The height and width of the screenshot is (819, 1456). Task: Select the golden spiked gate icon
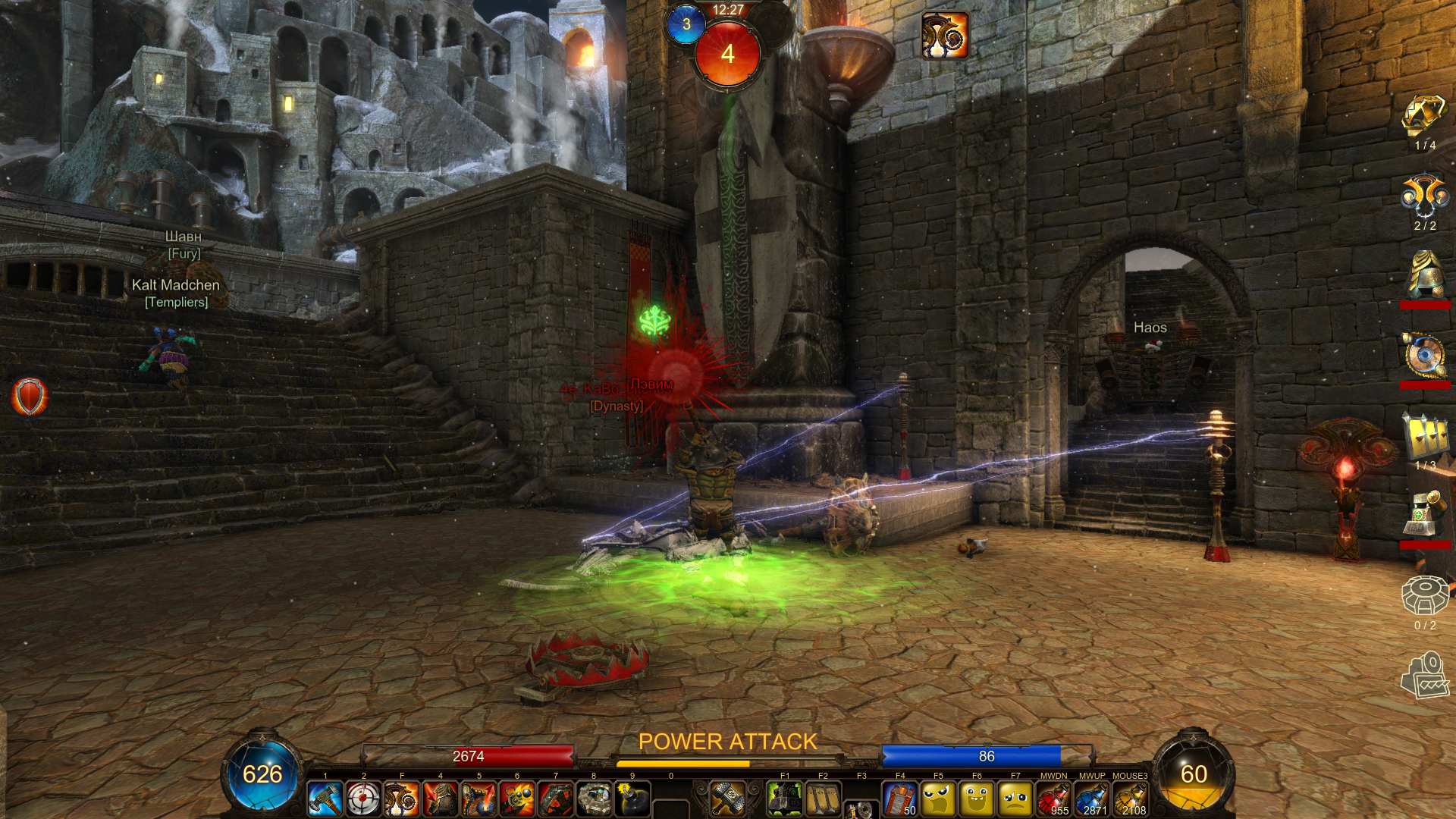click(1425, 438)
